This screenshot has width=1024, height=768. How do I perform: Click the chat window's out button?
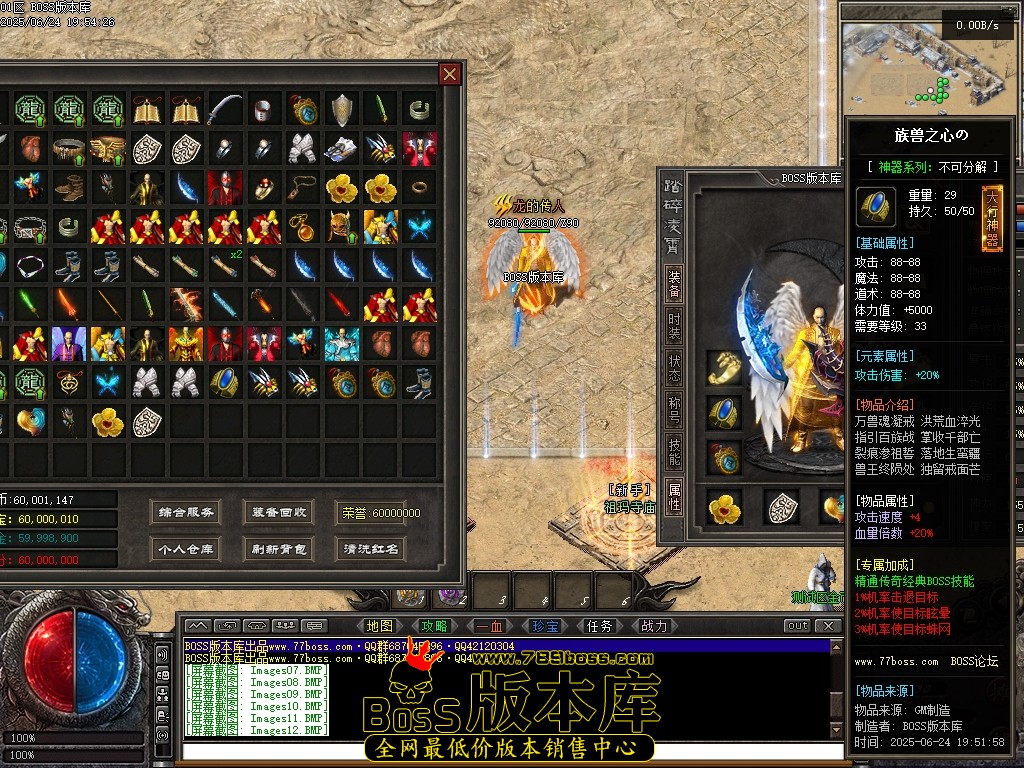click(797, 626)
